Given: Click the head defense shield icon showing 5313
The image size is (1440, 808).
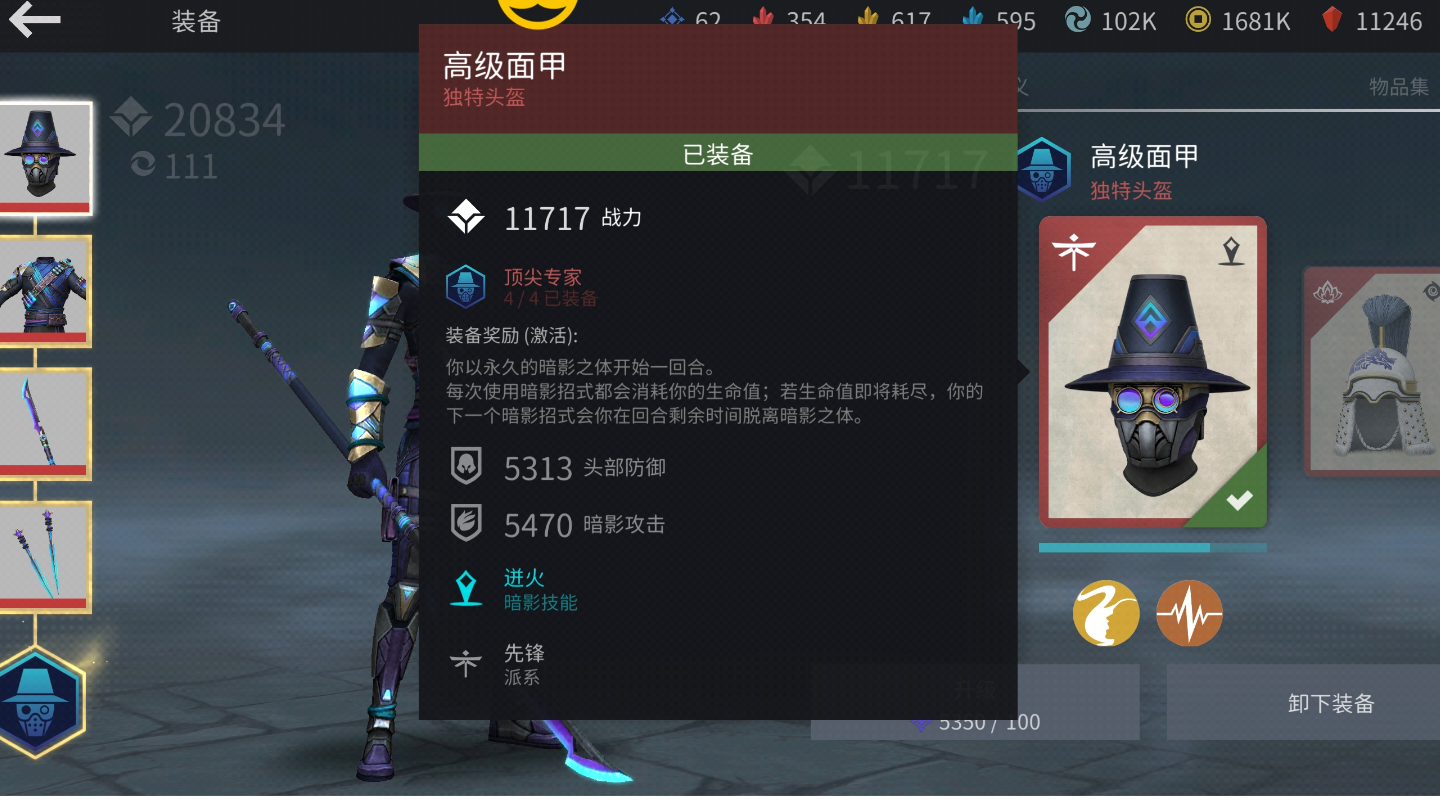Looking at the screenshot, I should [466, 467].
